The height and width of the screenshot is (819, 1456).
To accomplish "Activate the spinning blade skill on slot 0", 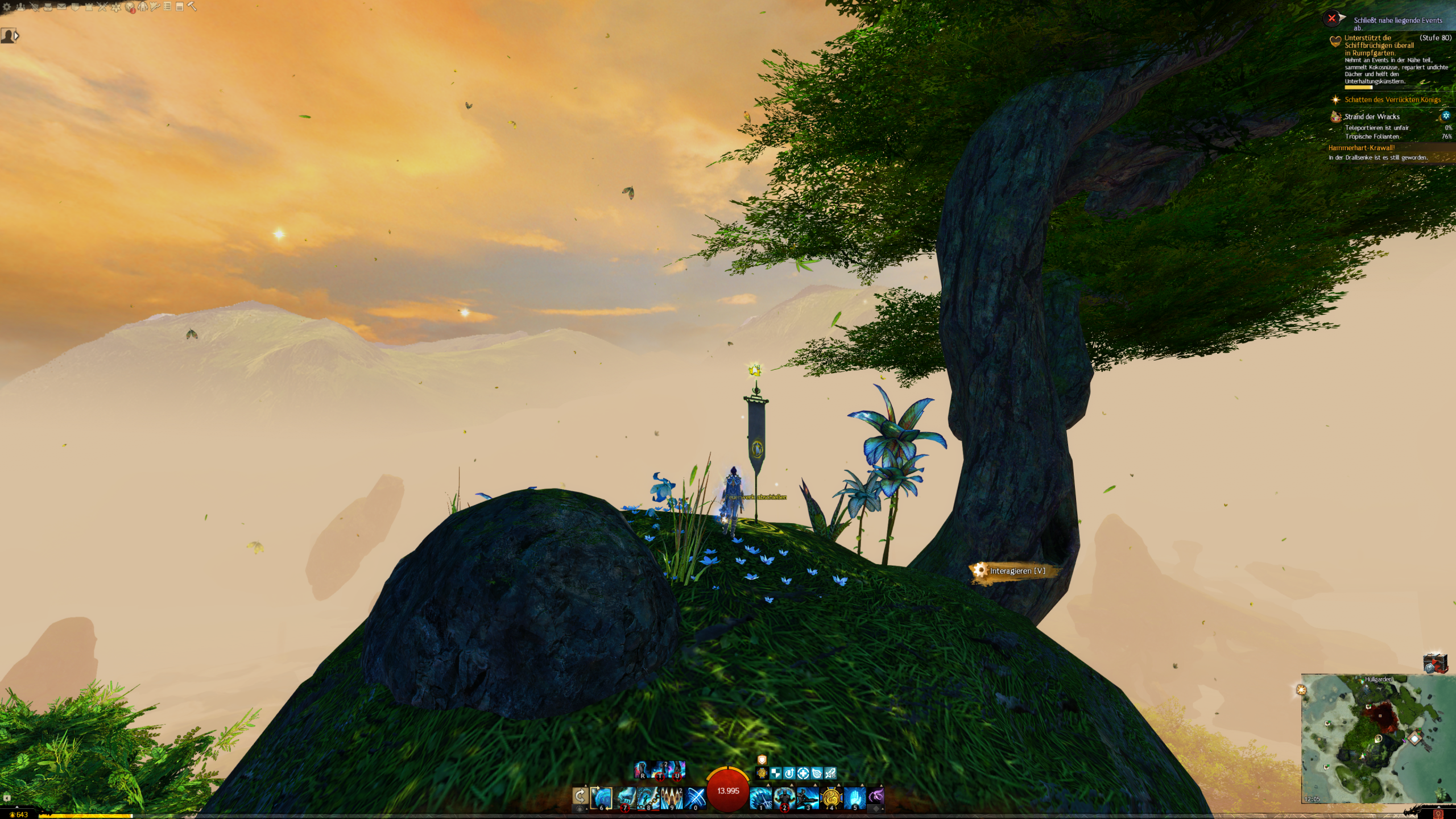I will coord(695,797).
